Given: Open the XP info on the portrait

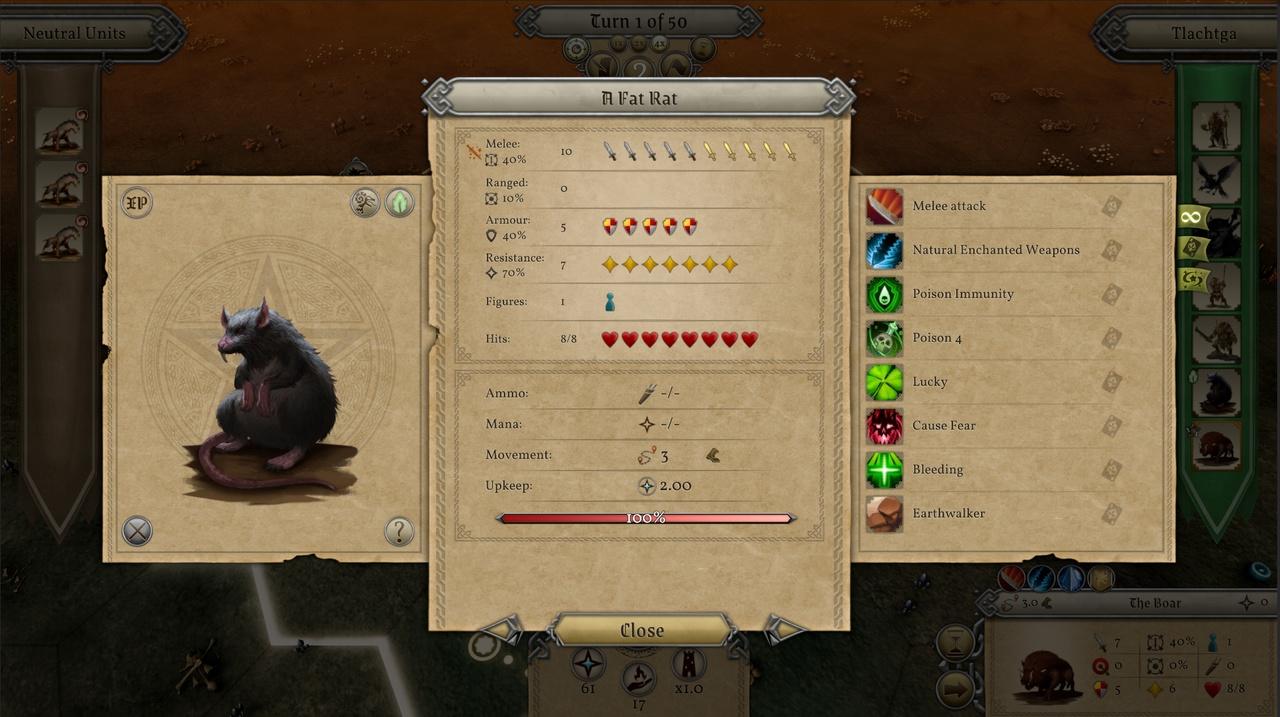Looking at the screenshot, I should [x=136, y=203].
